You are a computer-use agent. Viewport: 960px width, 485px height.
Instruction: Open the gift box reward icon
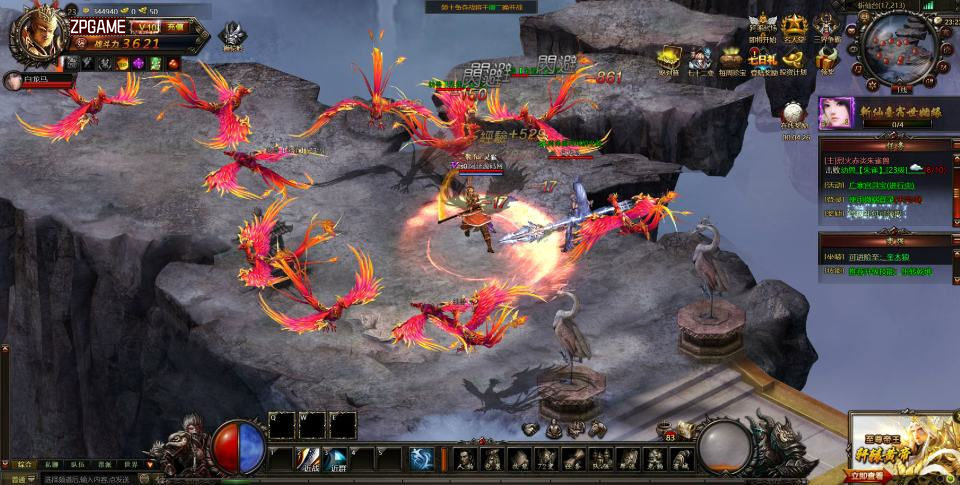[x=826, y=58]
